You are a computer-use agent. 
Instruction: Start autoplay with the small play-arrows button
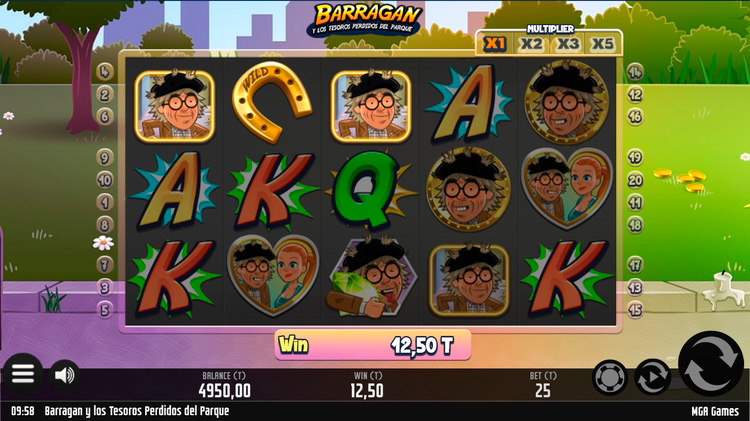pos(653,377)
